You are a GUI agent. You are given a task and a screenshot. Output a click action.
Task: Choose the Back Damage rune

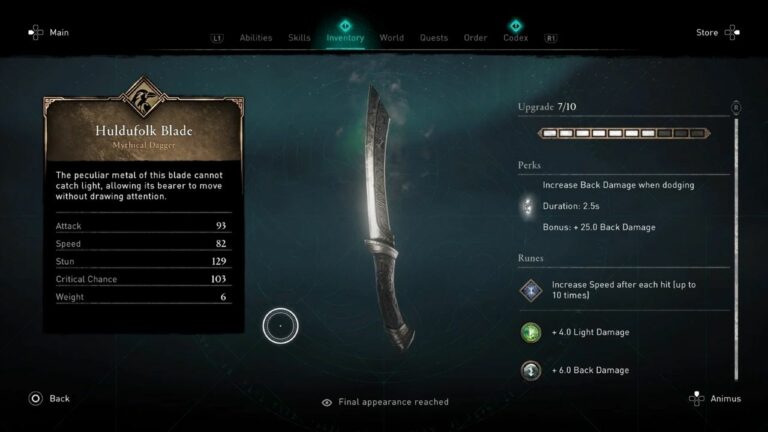click(530, 370)
